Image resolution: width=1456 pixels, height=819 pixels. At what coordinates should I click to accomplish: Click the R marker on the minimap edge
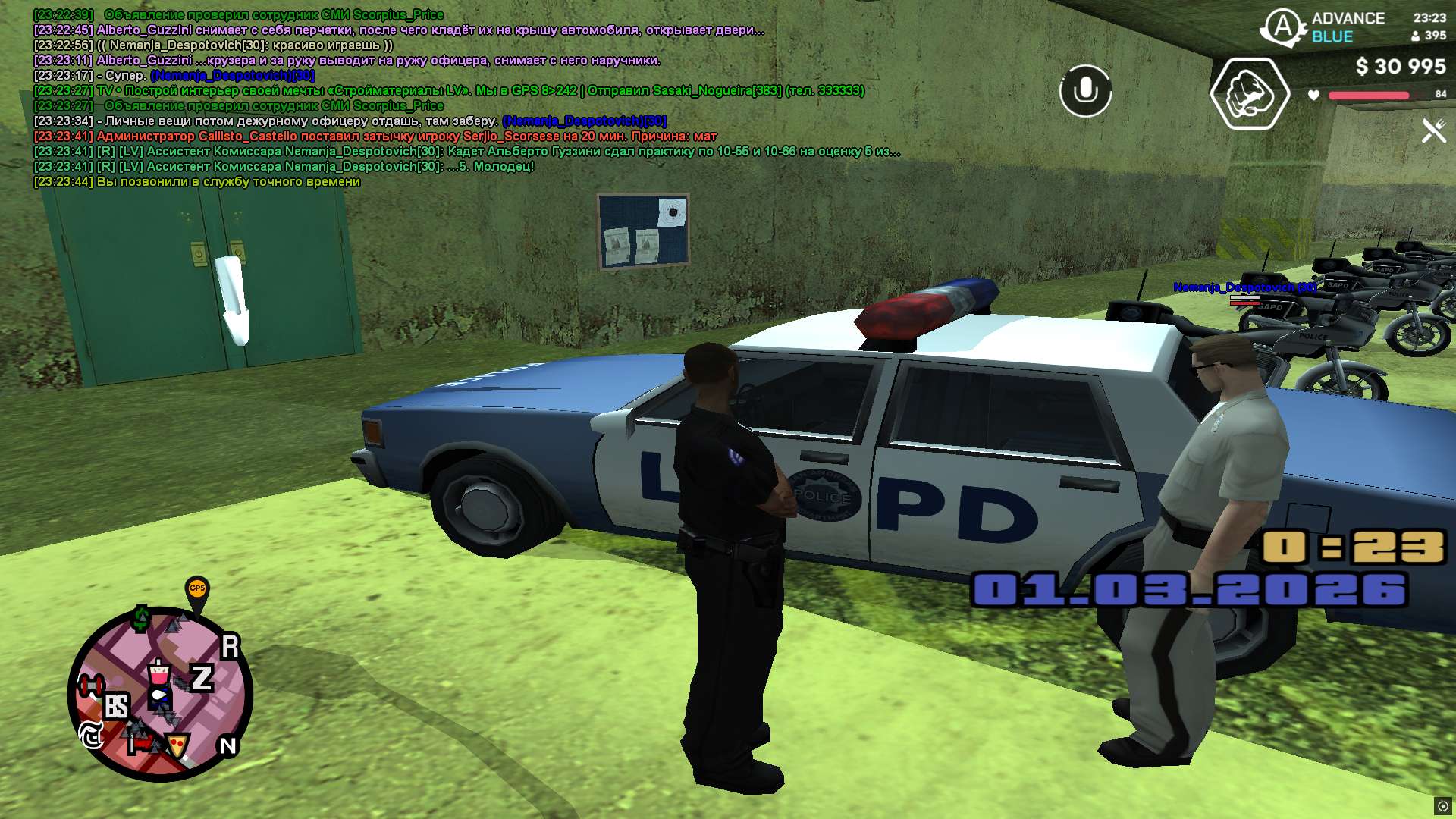pos(230,647)
